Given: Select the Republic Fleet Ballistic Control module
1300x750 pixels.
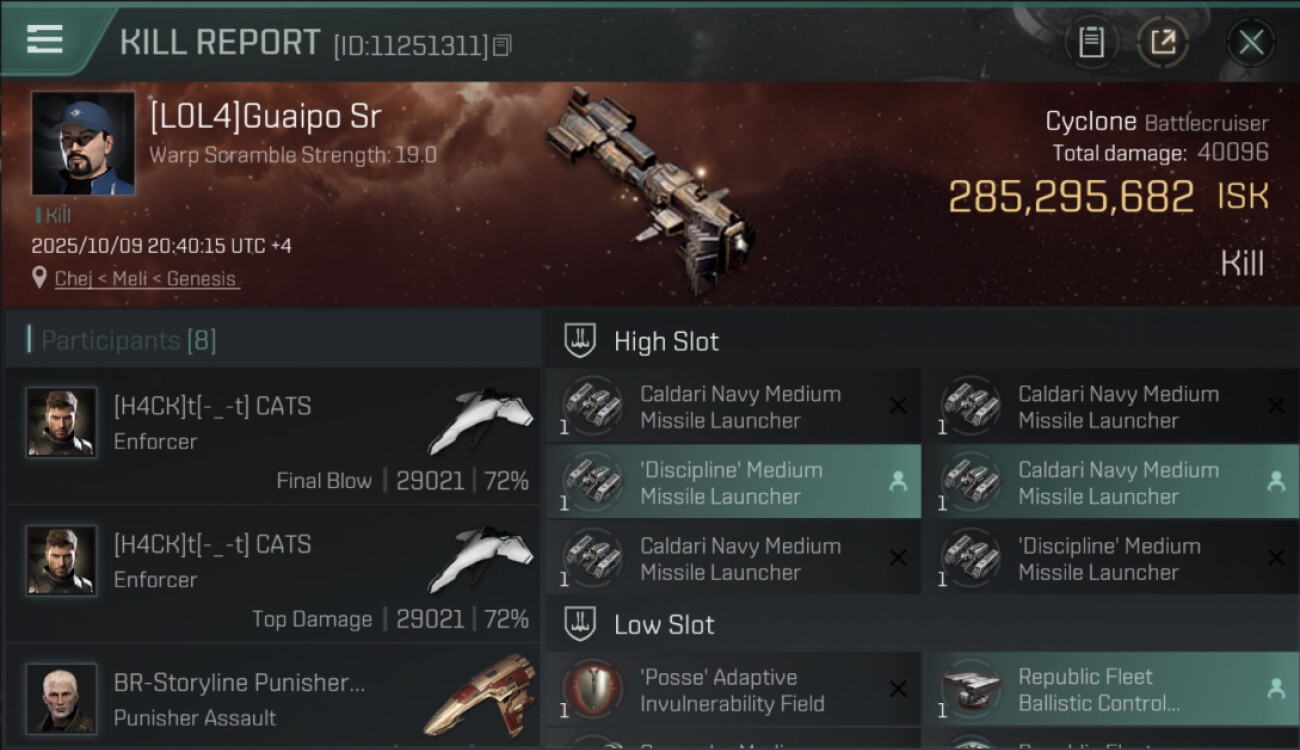Looking at the screenshot, I should tap(1110, 690).
